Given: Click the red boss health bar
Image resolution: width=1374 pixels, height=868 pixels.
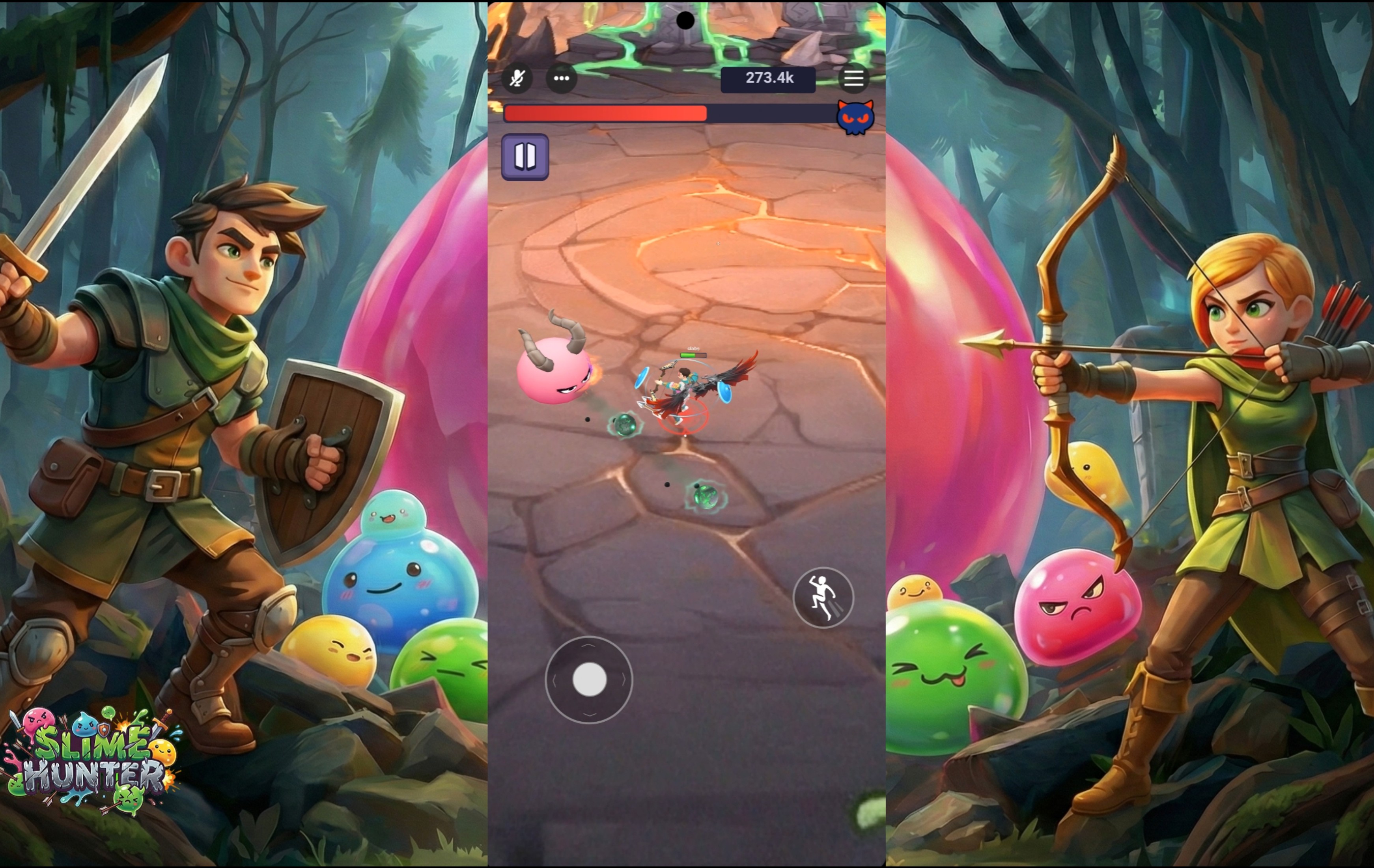Looking at the screenshot, I should pos(605,114).
